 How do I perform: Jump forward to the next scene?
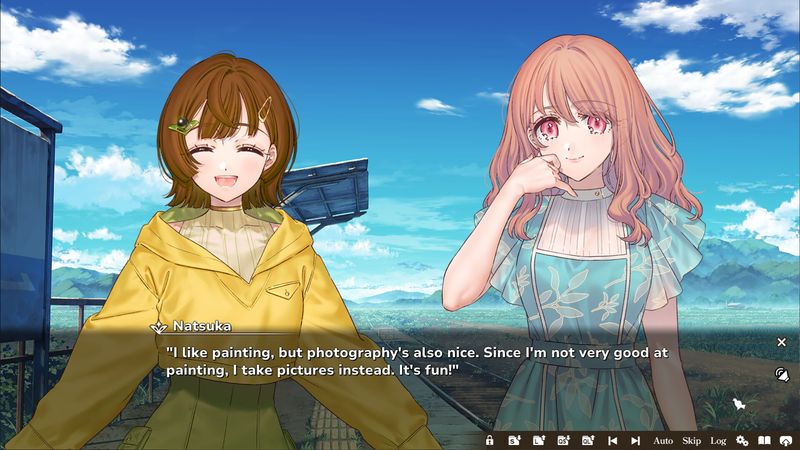(635, 440)
